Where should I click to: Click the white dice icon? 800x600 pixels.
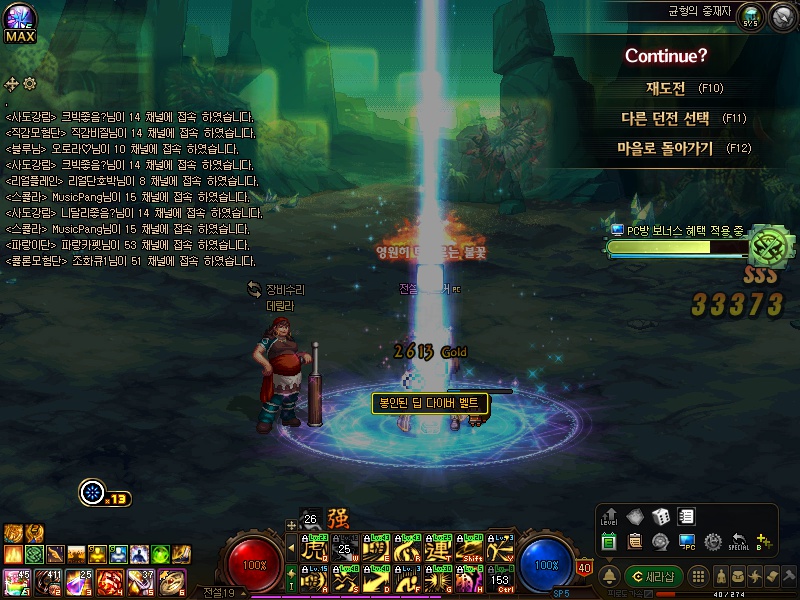(x=661, y=517)
